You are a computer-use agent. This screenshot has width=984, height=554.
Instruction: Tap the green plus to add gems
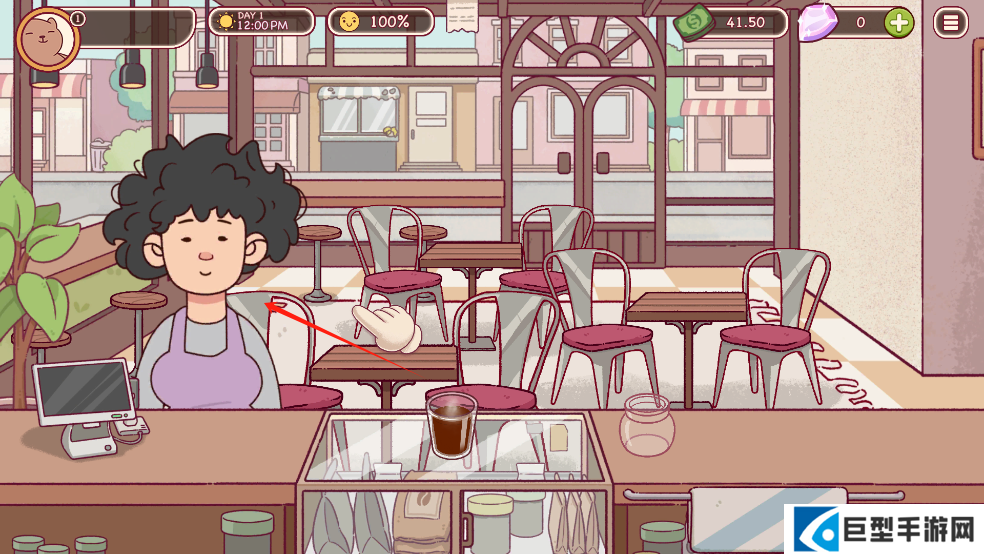click(x=899, y=22)
